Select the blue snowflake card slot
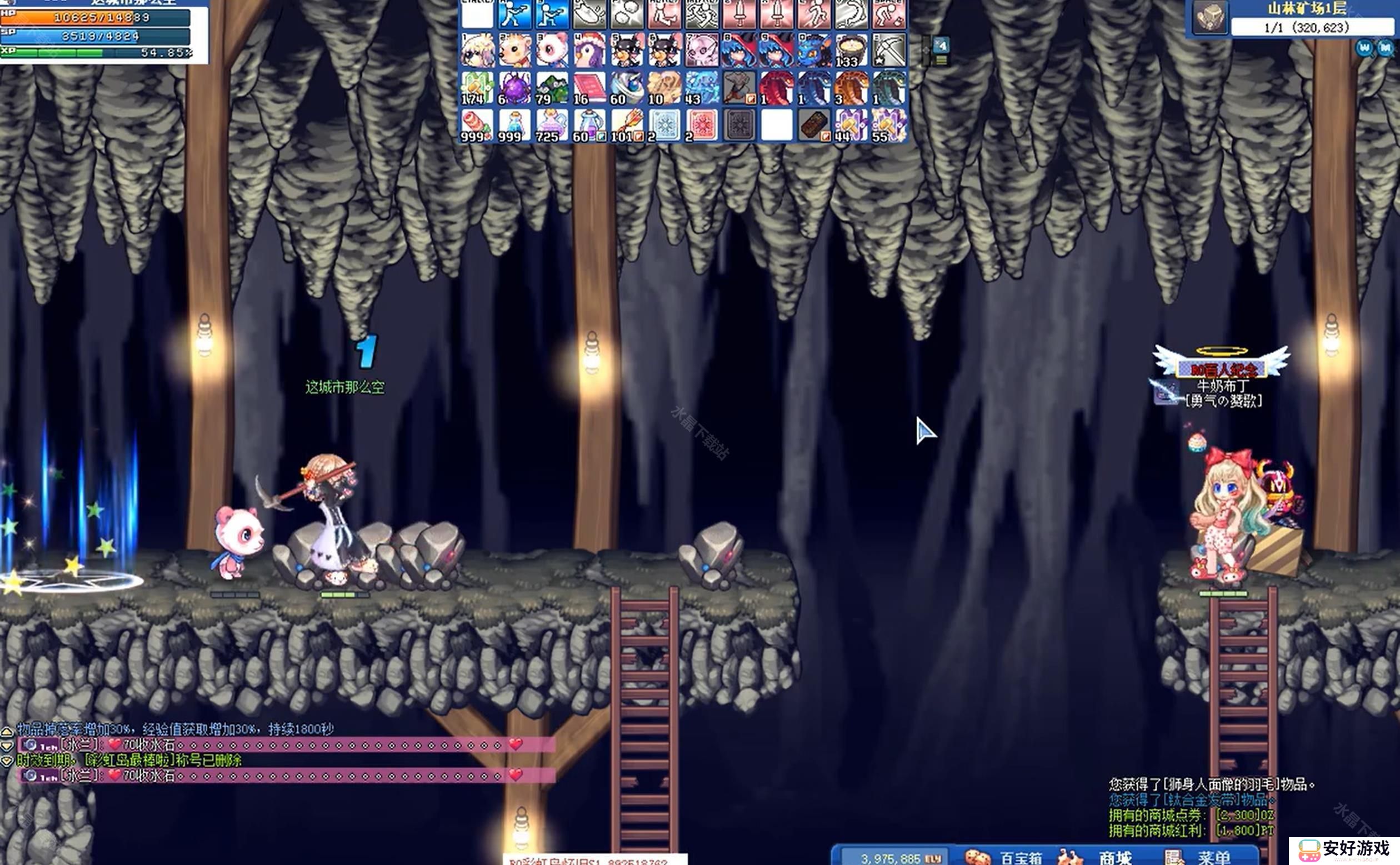 click(x=665, y=126)
